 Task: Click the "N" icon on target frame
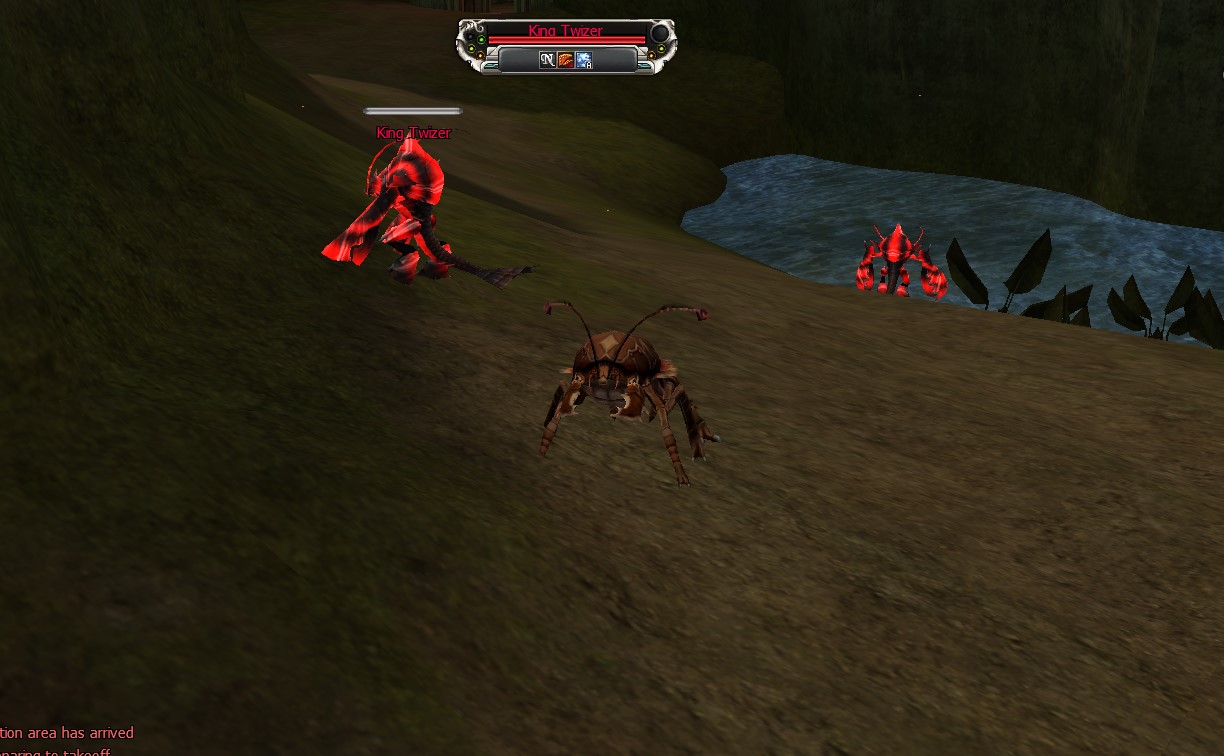coord(547,60)
